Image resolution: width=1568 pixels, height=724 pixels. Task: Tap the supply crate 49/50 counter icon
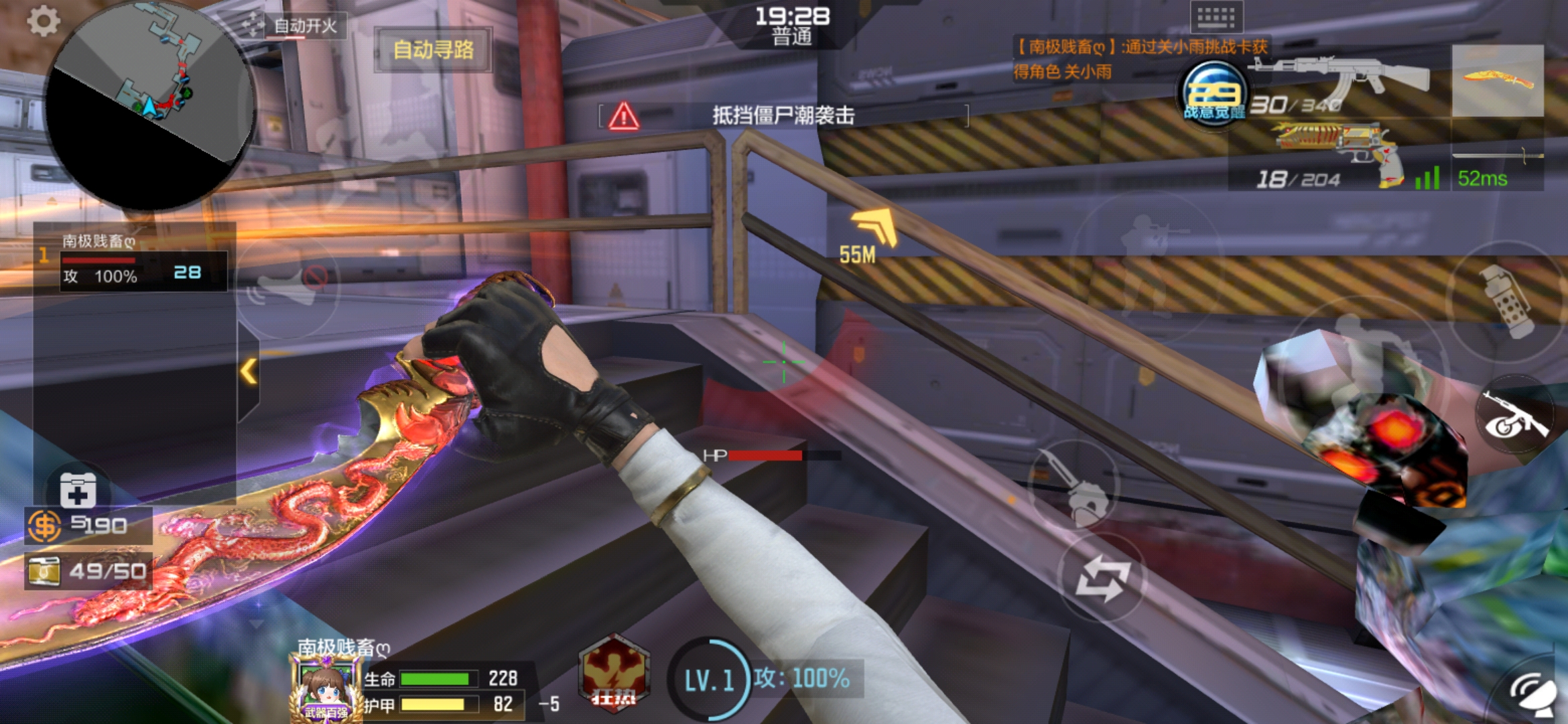pyautogui.click(x=44, y=571)
